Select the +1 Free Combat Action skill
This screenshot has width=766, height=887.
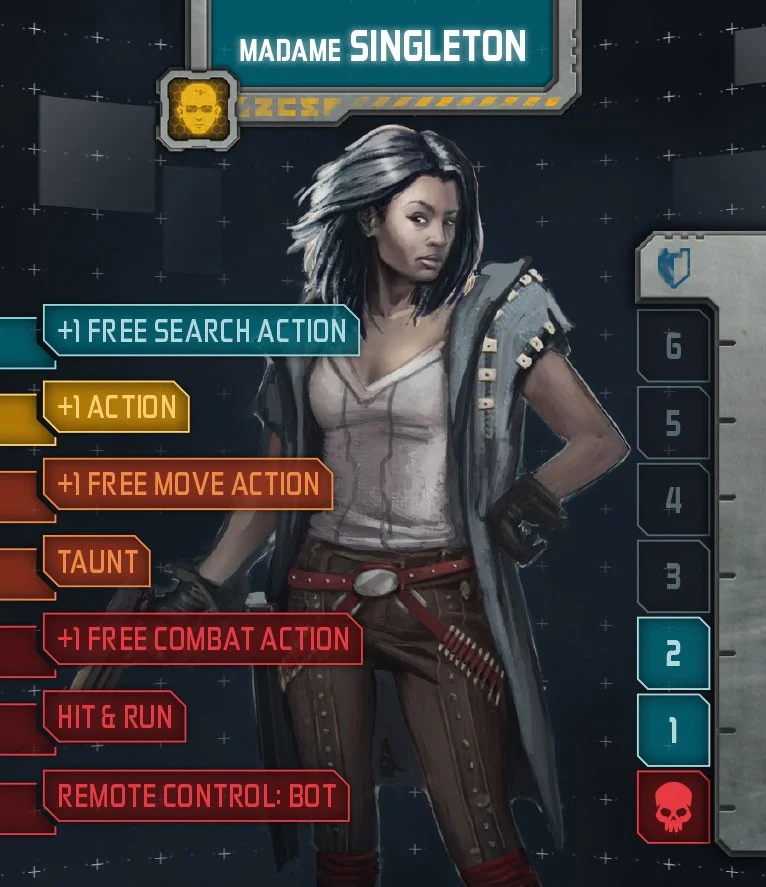[203, 639]
